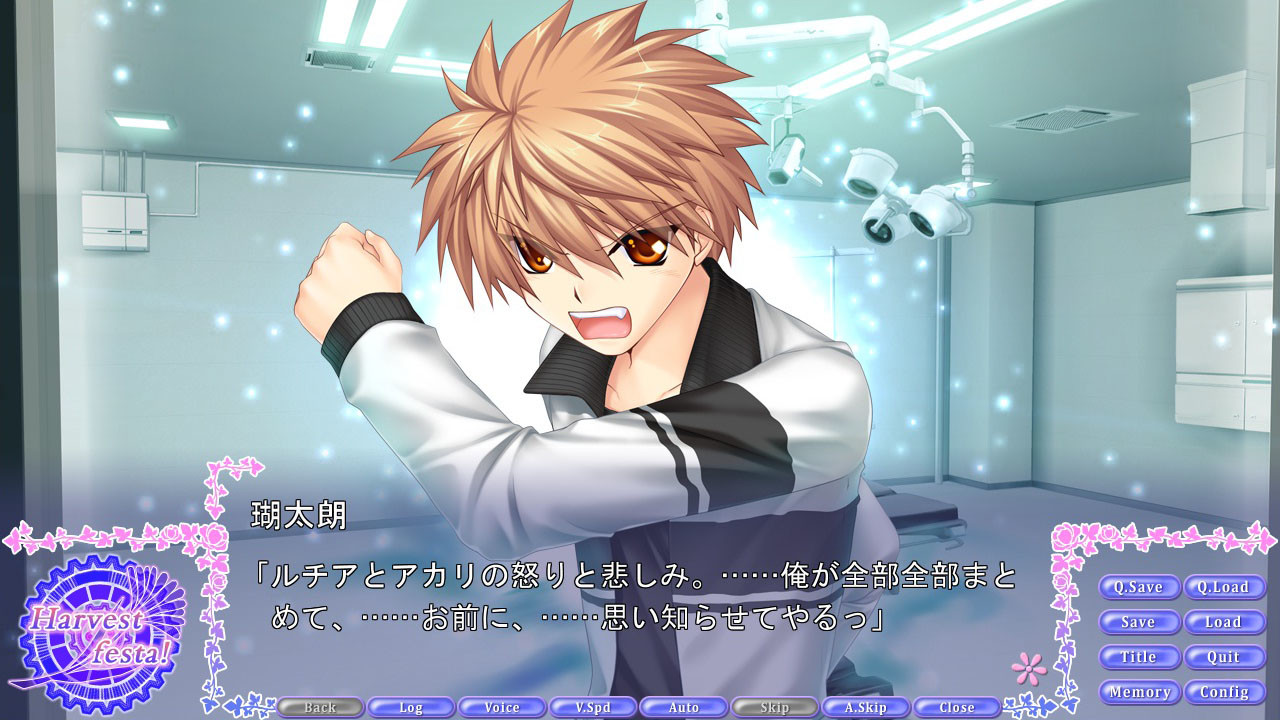
Task: Replay the Voice line
Action: click(x=502, y=707)
